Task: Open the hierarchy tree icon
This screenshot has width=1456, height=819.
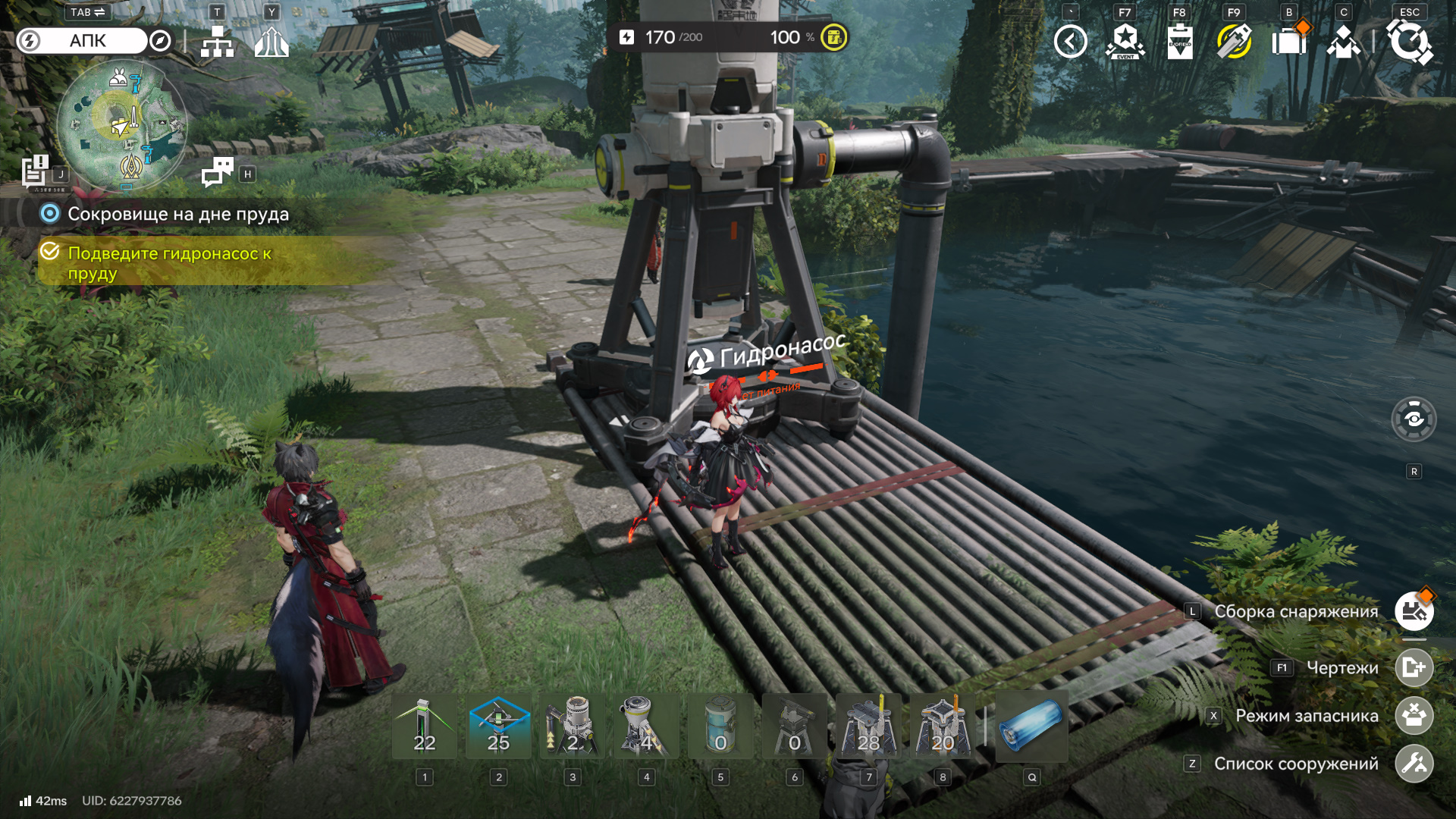Action: tap(217, 42)
